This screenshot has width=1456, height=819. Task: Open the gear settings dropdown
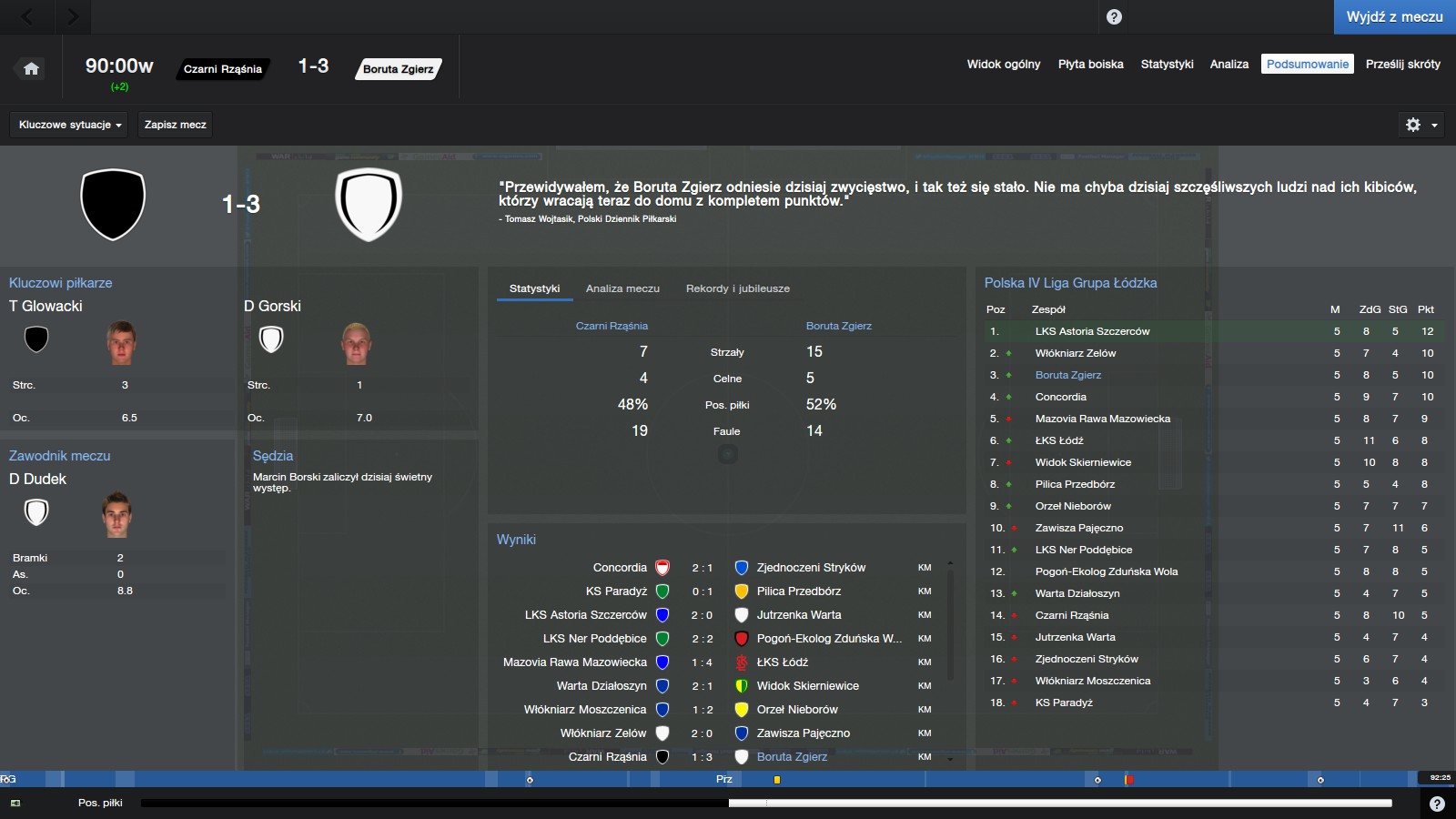(x=1421, y=125)
